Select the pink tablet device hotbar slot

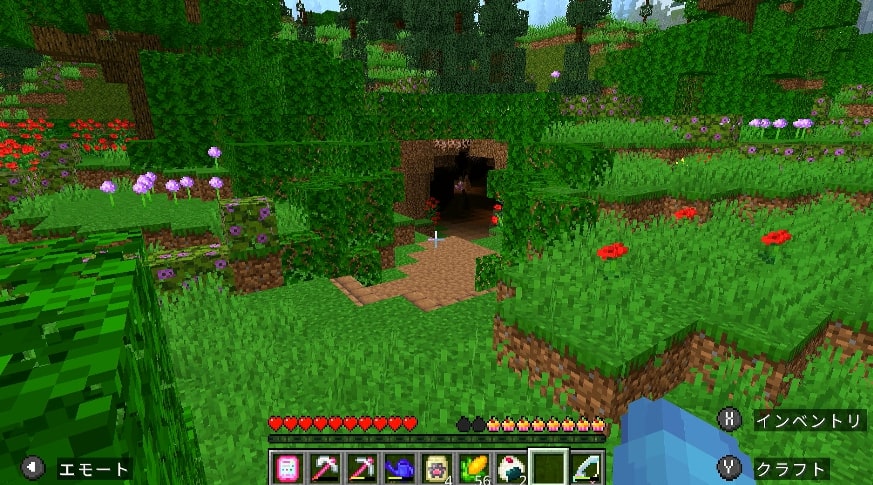(286, 468)
